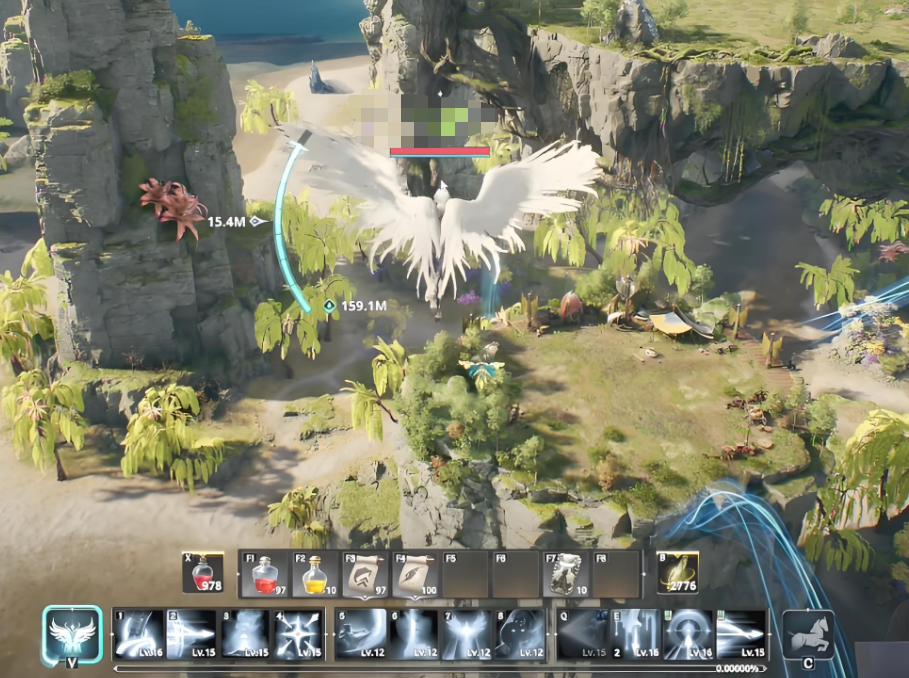Use the scroll in slot F3

(x=366, y=574)
